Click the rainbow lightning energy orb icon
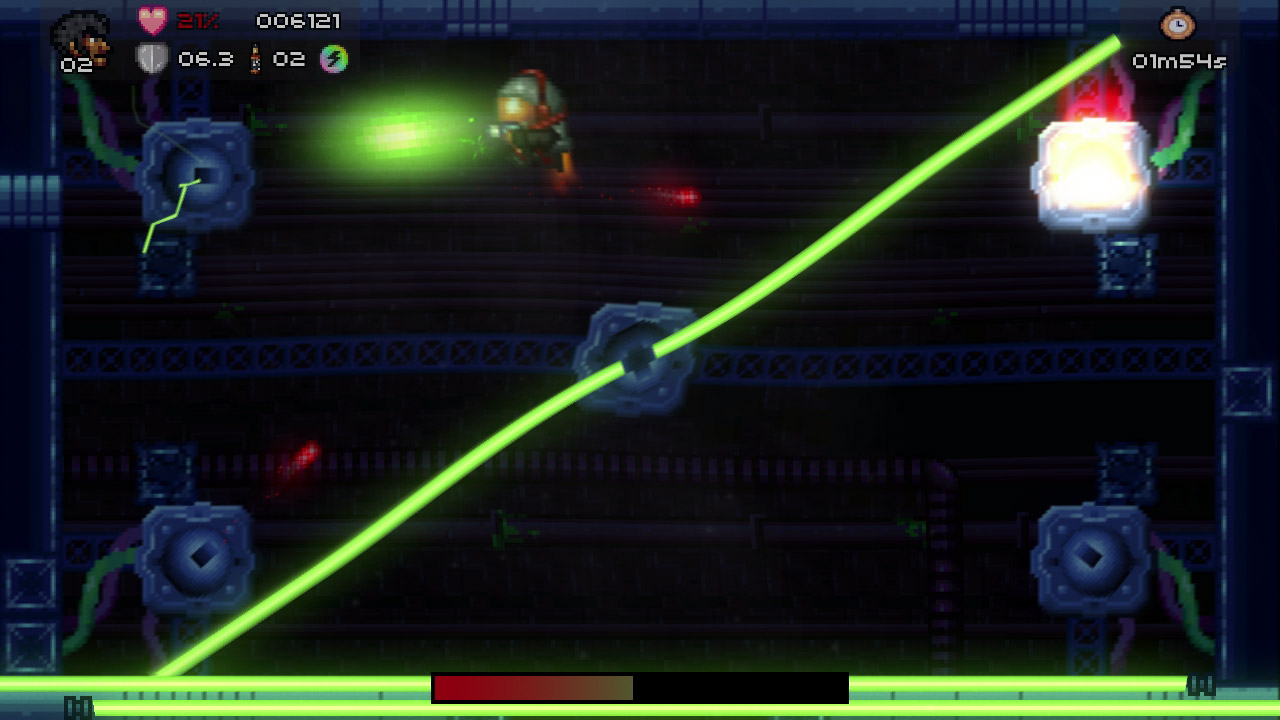 (334, 59)
